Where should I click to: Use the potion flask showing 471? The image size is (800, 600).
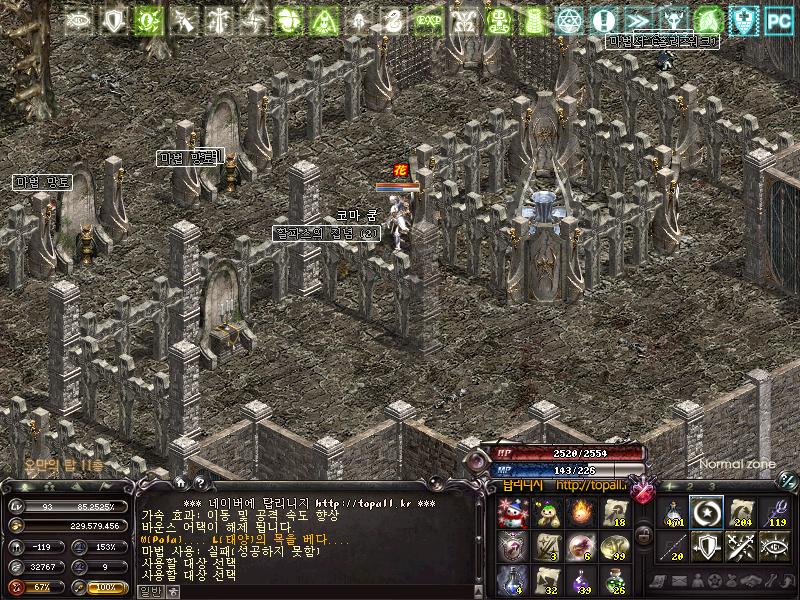[673, 512]
